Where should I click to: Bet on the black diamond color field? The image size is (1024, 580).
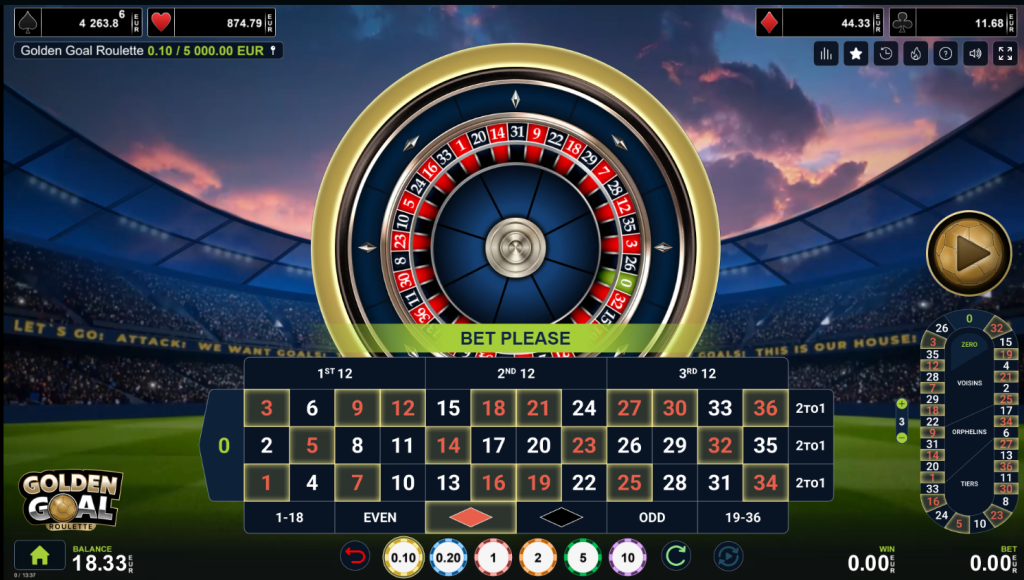561,518
